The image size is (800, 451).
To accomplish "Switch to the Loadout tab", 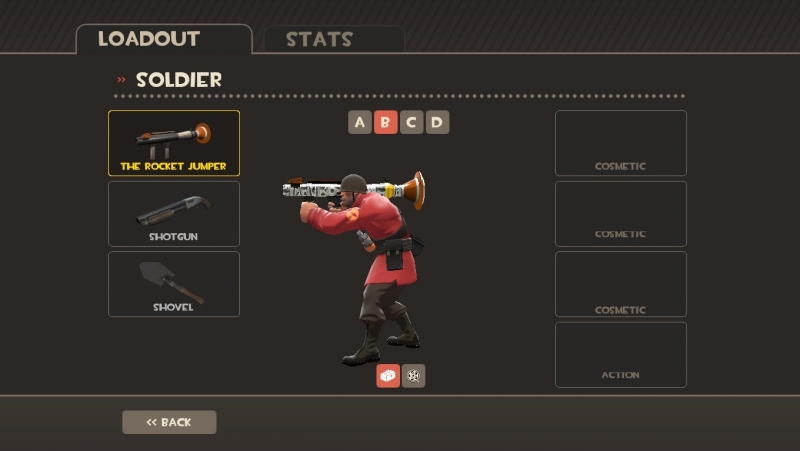I will tap(163, 40).
